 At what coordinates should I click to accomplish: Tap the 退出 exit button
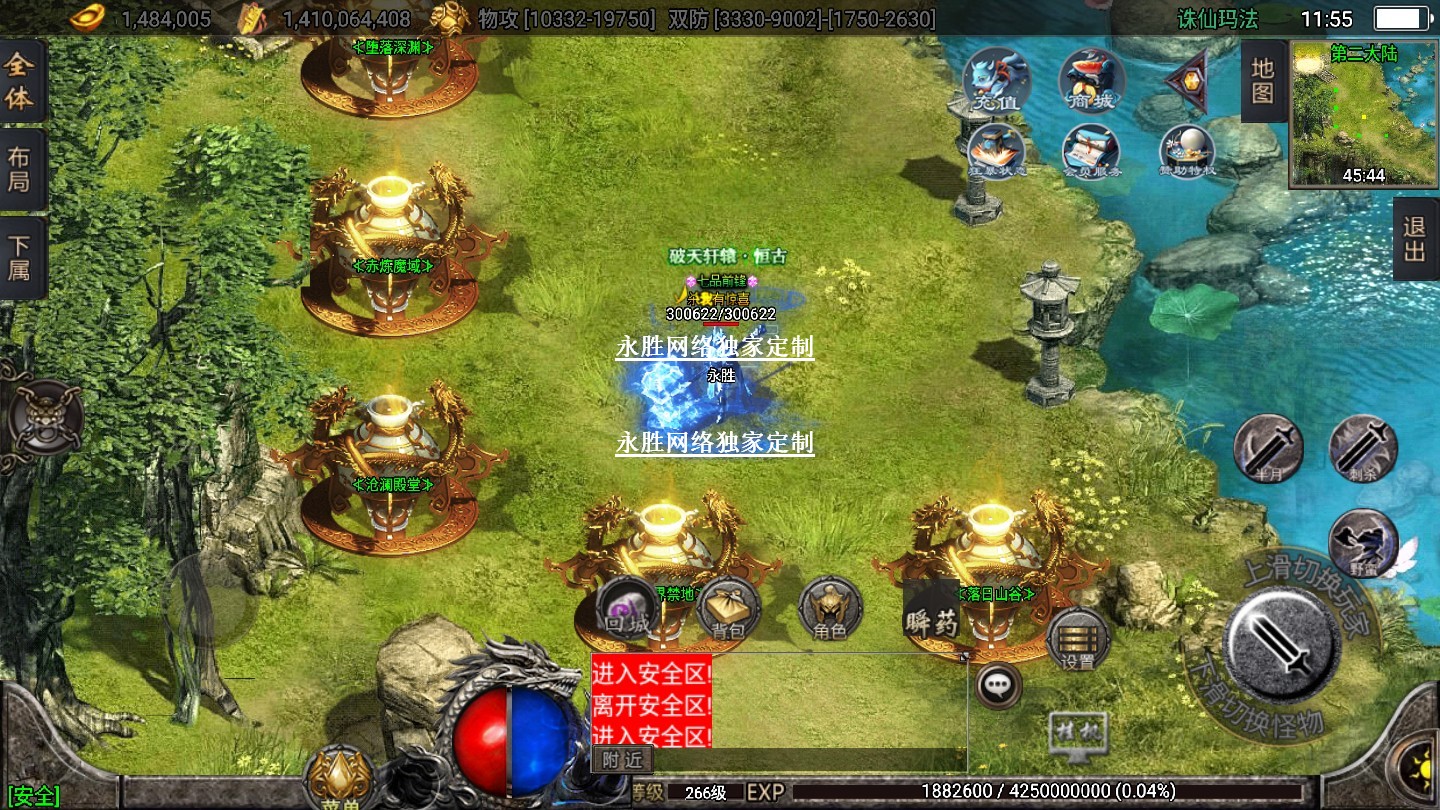(1415, 238)
